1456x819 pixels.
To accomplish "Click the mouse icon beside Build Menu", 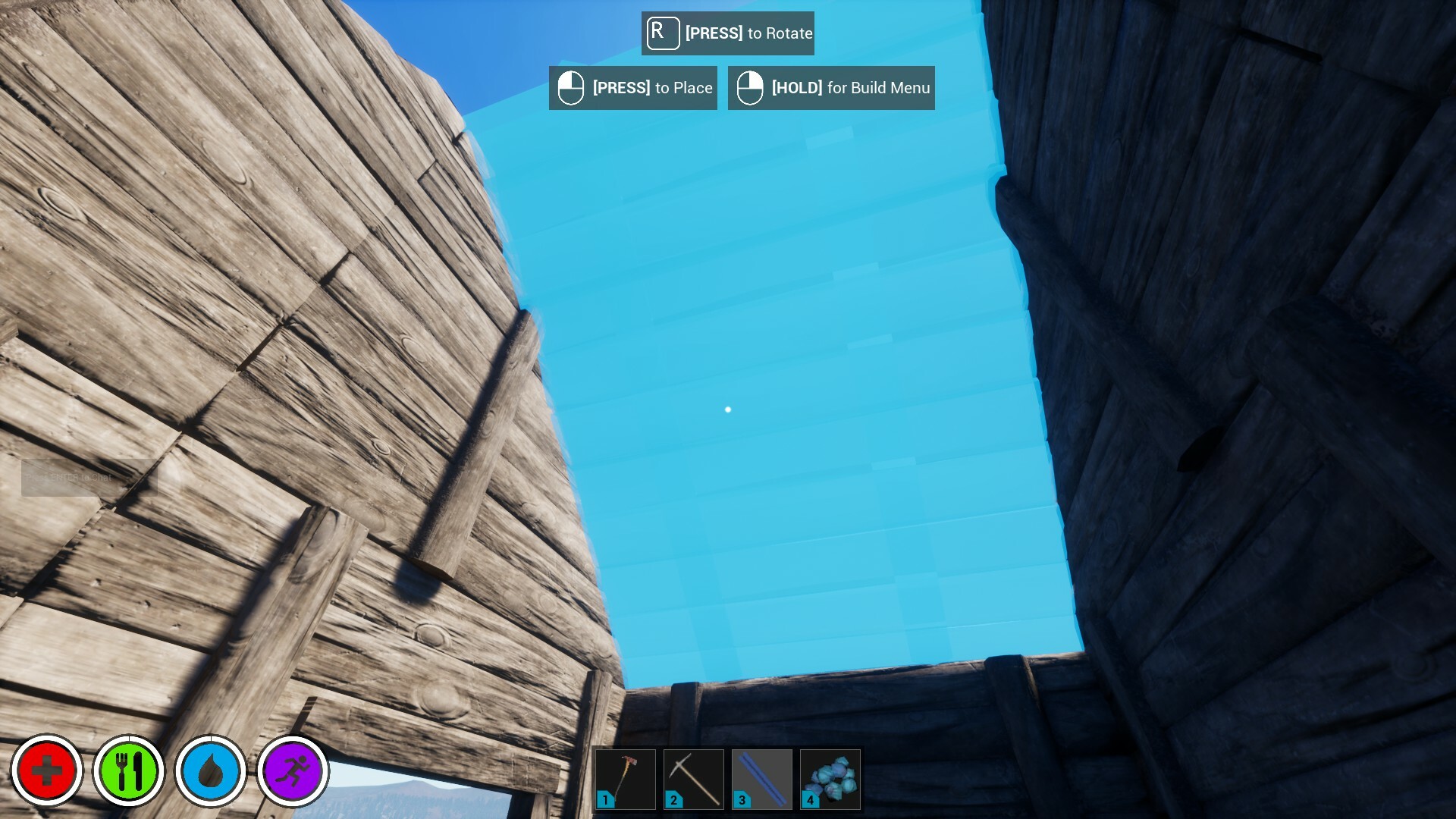I will 749,87.
